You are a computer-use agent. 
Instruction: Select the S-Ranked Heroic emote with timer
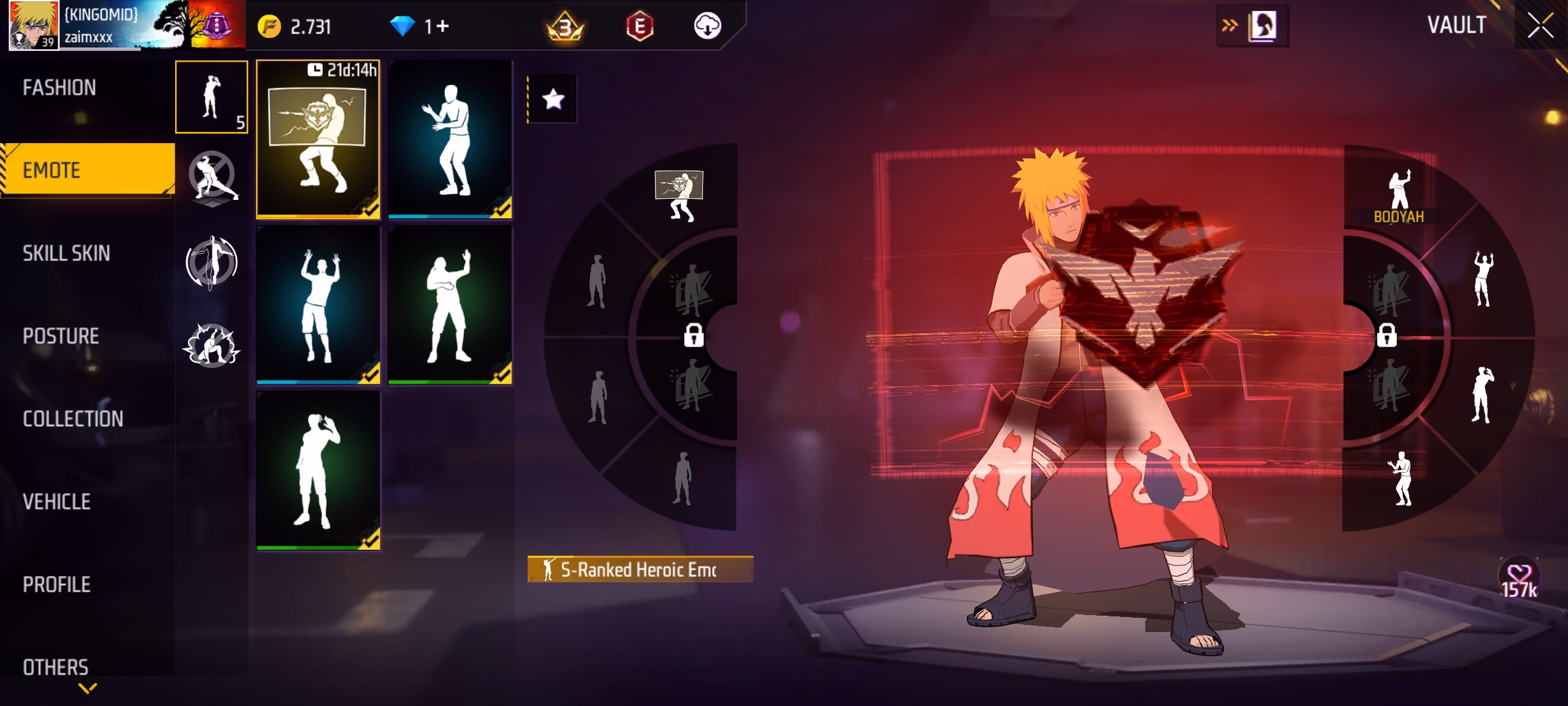(x=318, y=139)
